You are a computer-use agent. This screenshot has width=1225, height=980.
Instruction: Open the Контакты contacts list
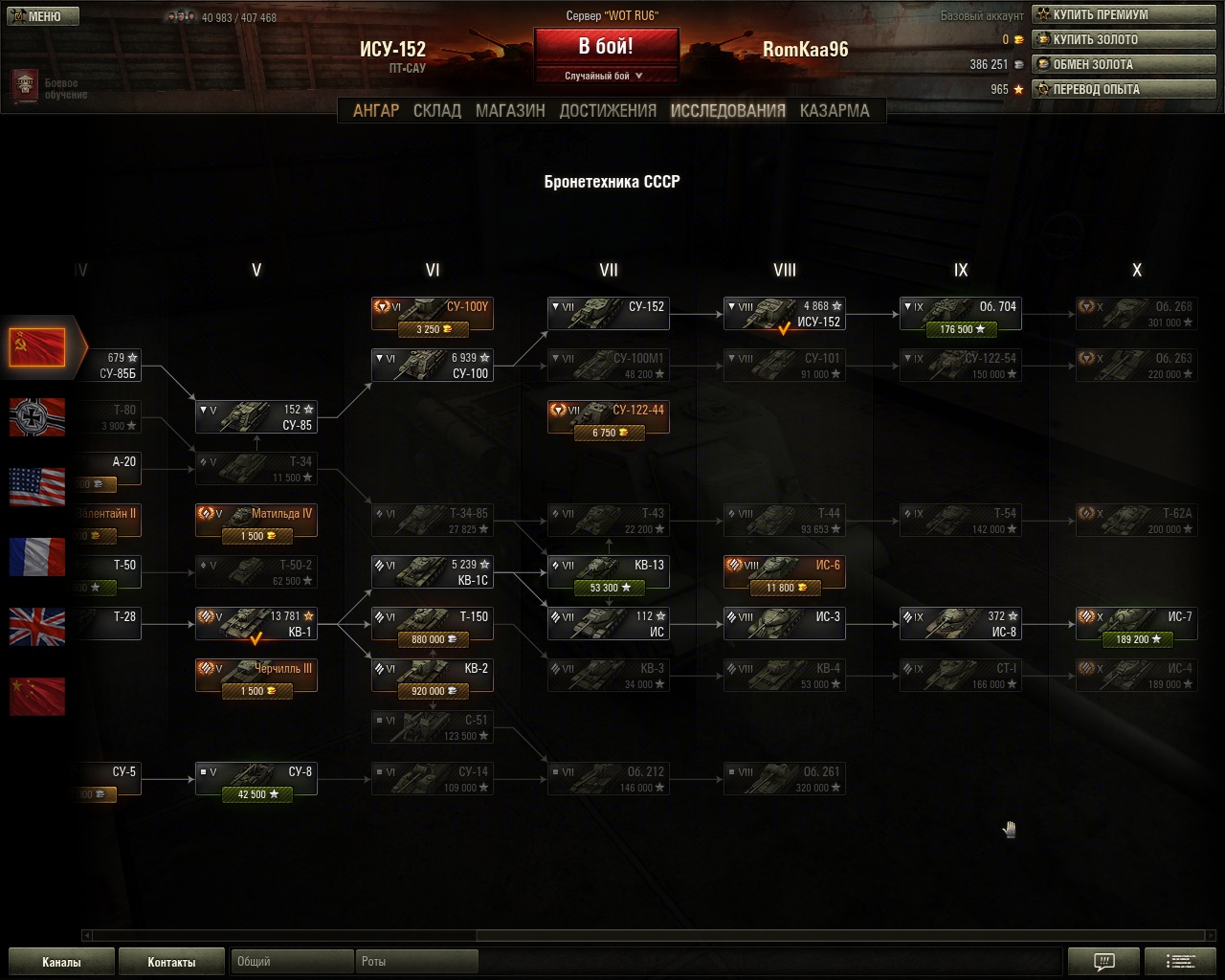point(171,962)
